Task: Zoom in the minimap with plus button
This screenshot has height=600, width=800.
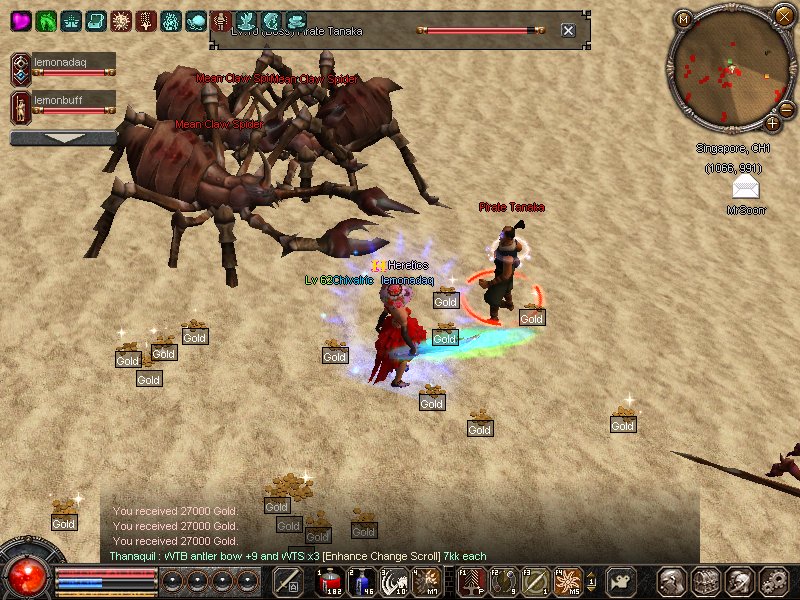Action: coord(772,124)
